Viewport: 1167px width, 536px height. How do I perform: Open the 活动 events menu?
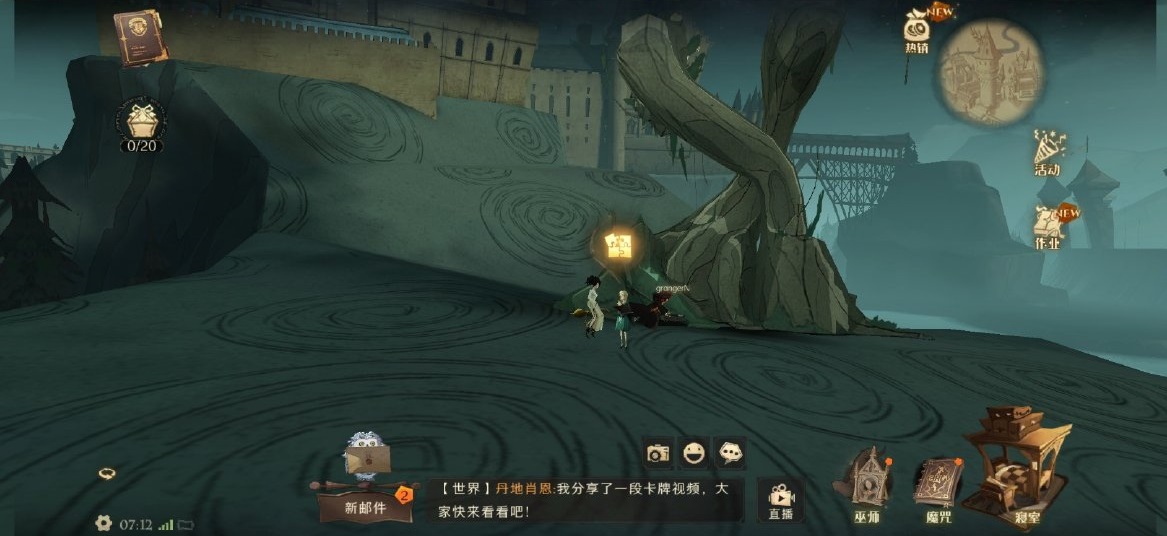[x=1048, y=152]
